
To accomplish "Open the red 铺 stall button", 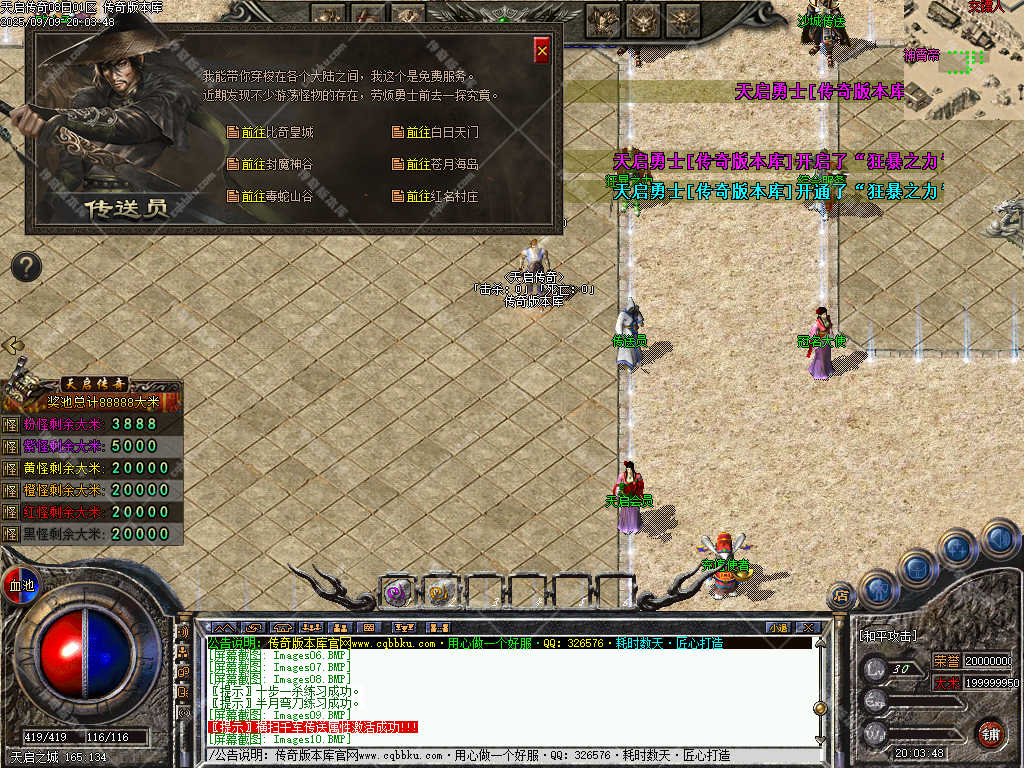I will [990, 733].
